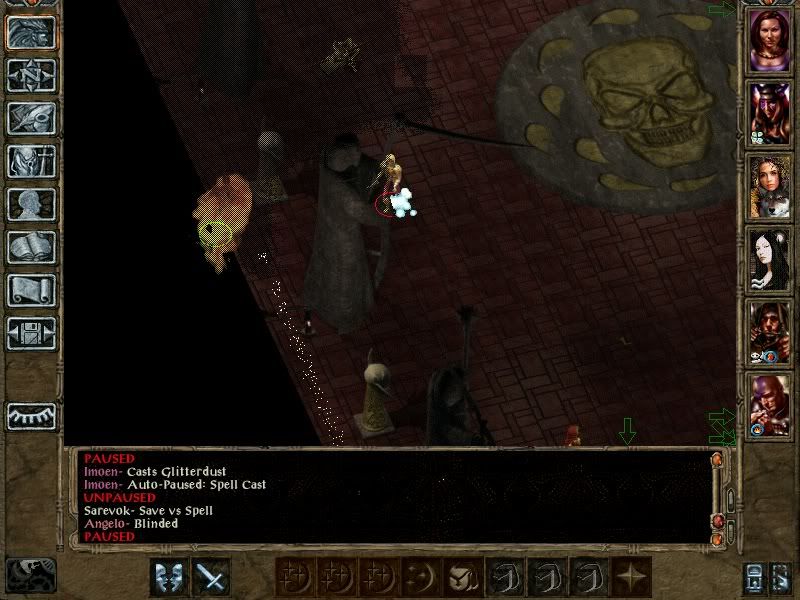Open the inventory screen button
The image size is (800, 600).
click(31, 161)
